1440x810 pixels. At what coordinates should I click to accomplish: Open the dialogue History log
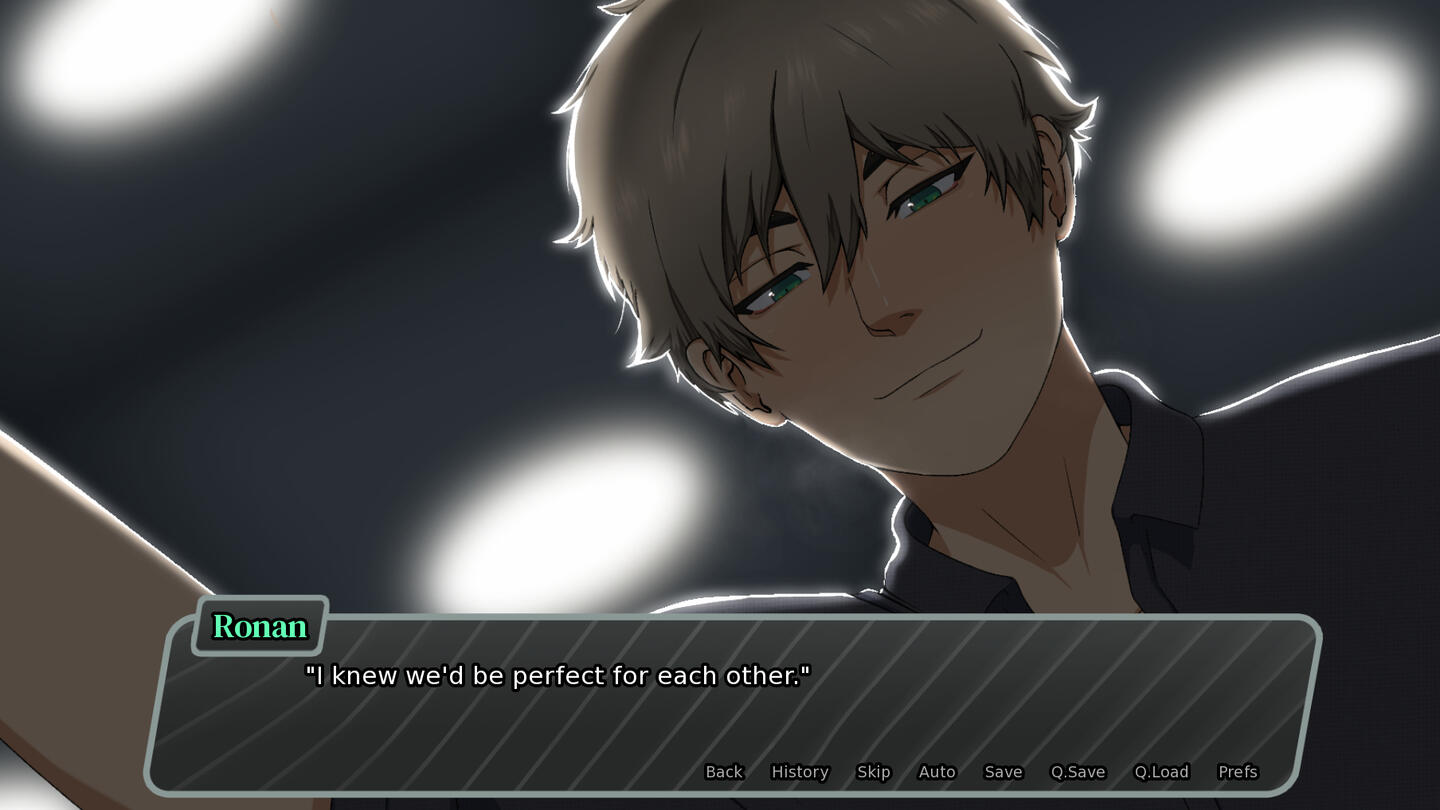click(800, 772)
